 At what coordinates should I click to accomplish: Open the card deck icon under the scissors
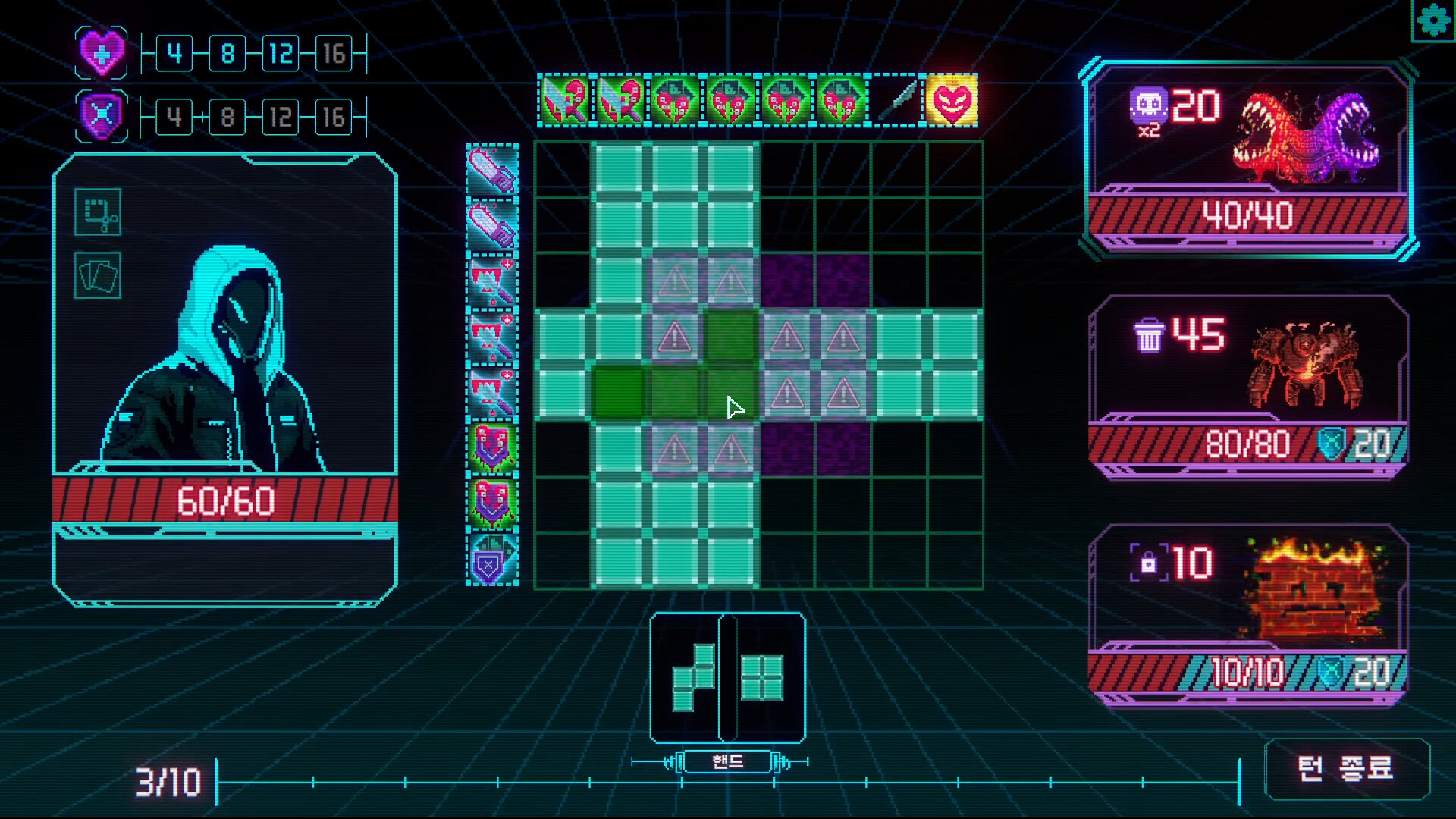[x=97, y=276]
